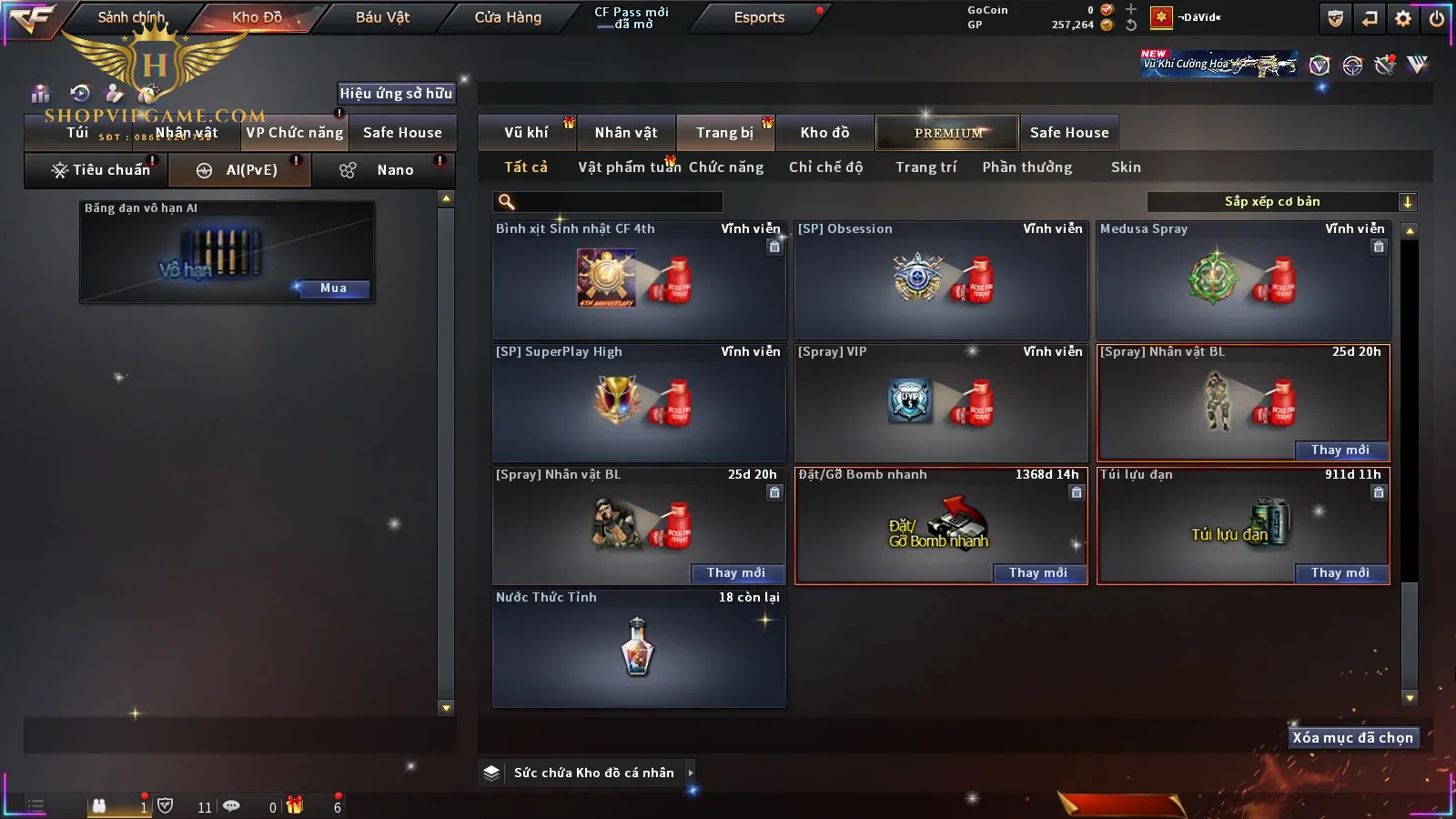
Task: Return to Sảnh chính lobby
Action: (131, 17)
